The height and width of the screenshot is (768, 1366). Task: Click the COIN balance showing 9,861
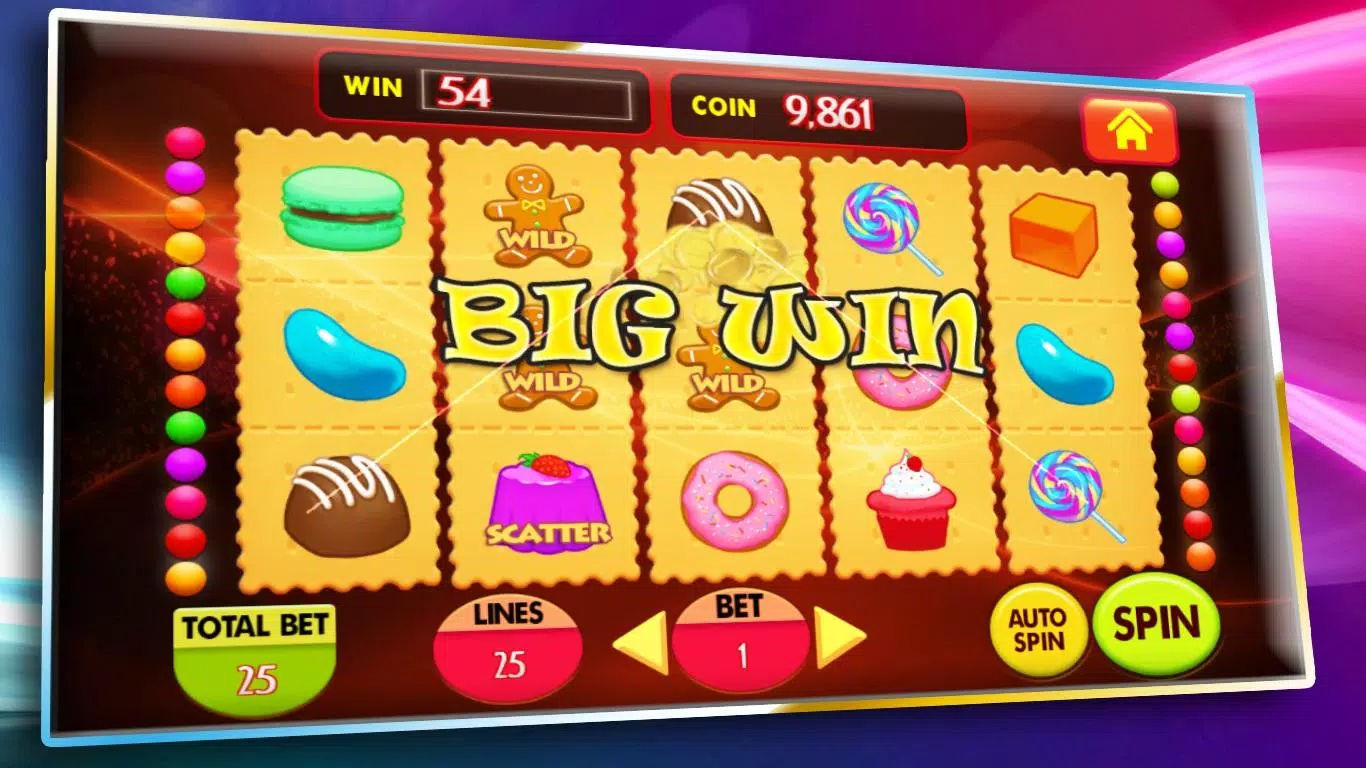pyautogui.click(x=831, y=110)
